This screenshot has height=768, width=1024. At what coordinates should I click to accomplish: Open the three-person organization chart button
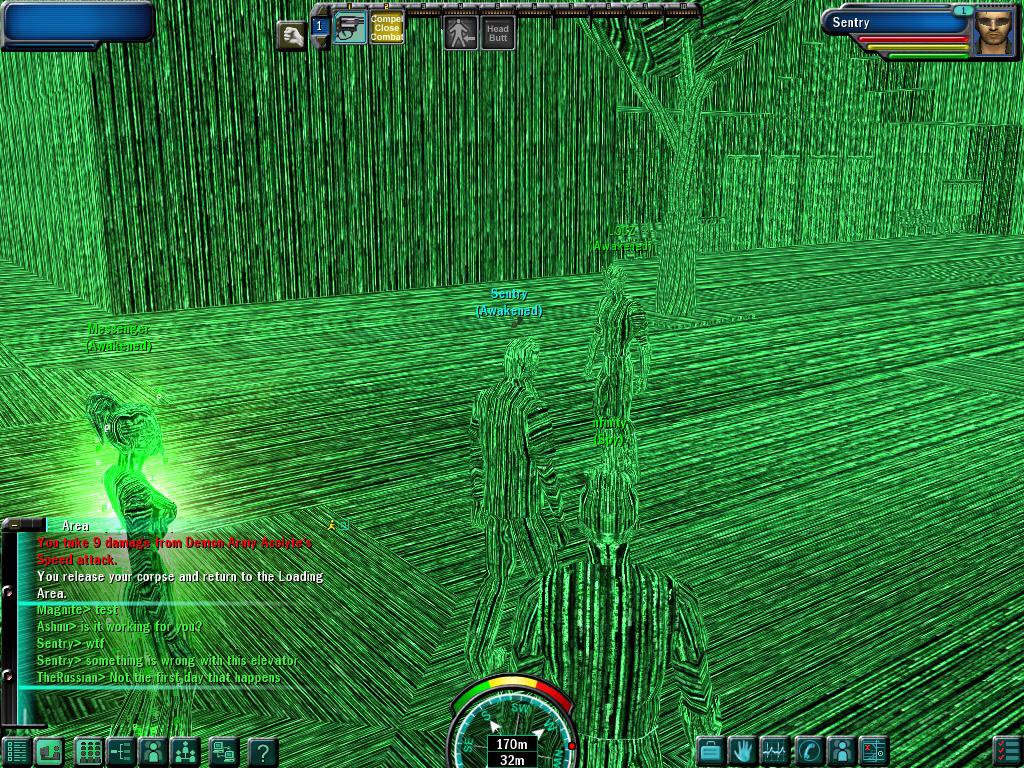[x=185, y=751]
